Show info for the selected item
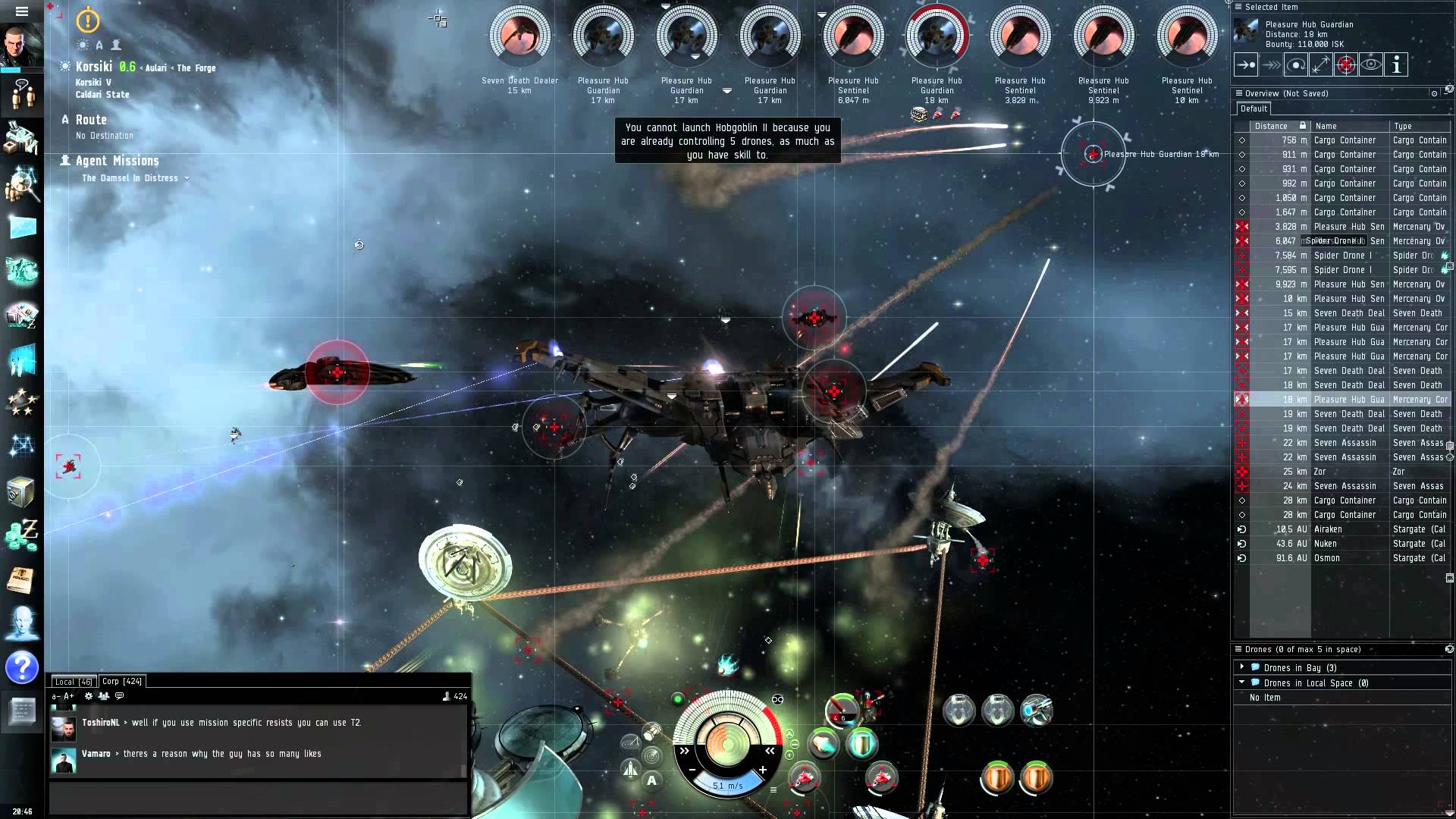Viewport: 1456px width, 819px height. 1396,65
